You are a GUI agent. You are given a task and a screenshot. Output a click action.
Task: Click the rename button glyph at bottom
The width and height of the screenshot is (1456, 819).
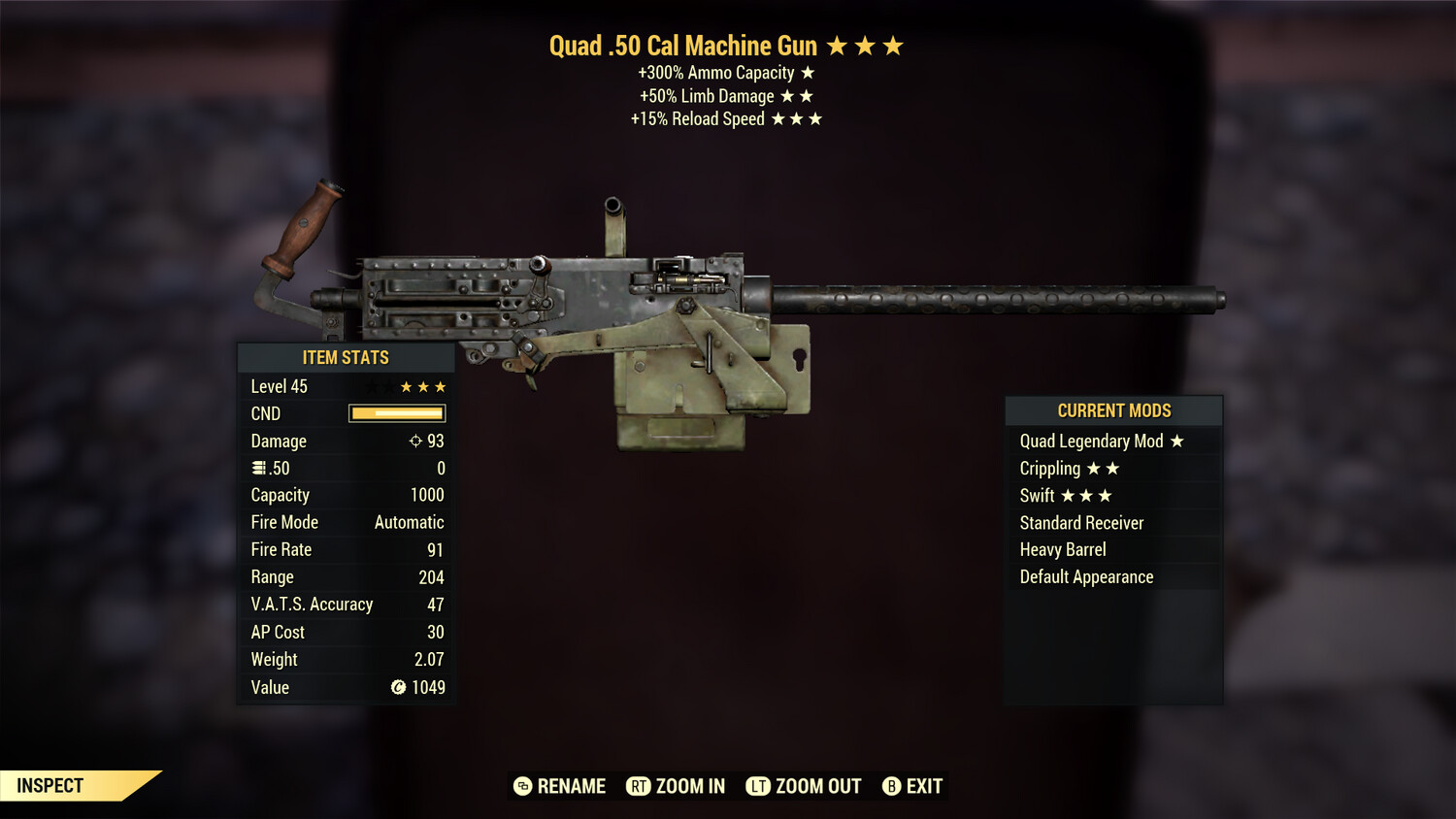coord(522,786)
